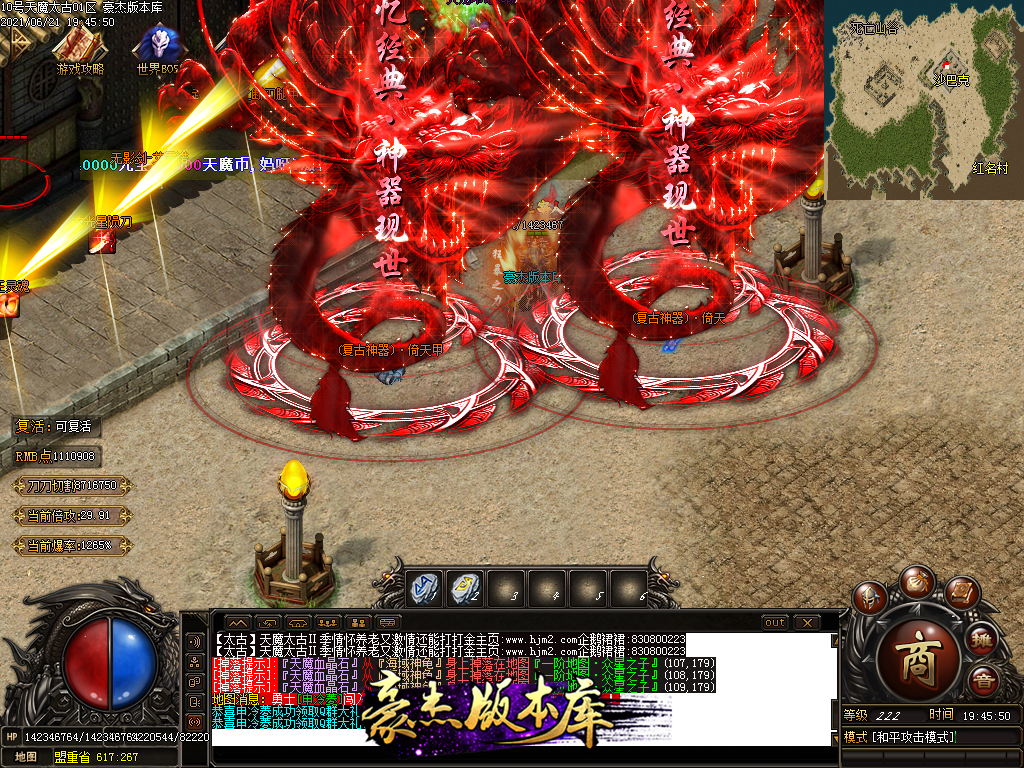Click the round 摊 stall button

point(983,640)
